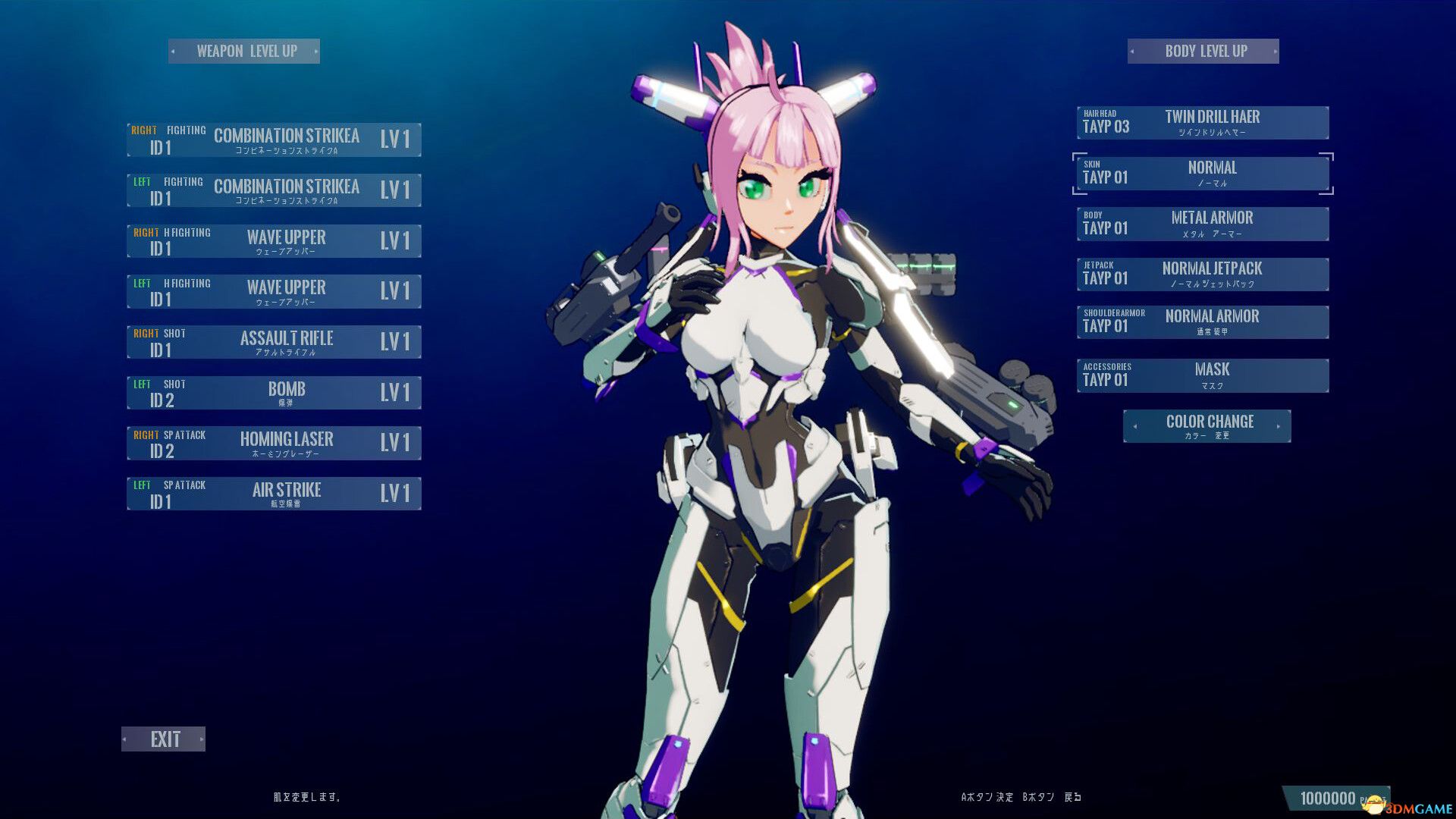
Task: Select the Normal skin TAYP 01 option
Action: (x=1202, y=173)
